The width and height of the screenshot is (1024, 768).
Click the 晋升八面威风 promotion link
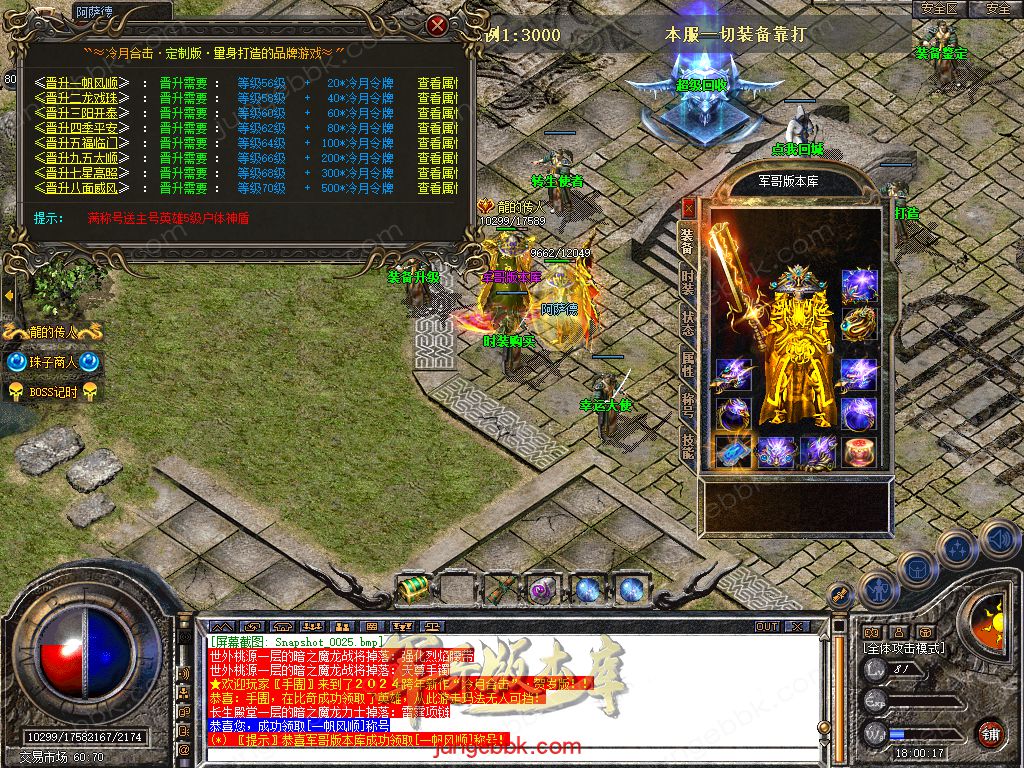pyautogui.click(x=82, y=188)
